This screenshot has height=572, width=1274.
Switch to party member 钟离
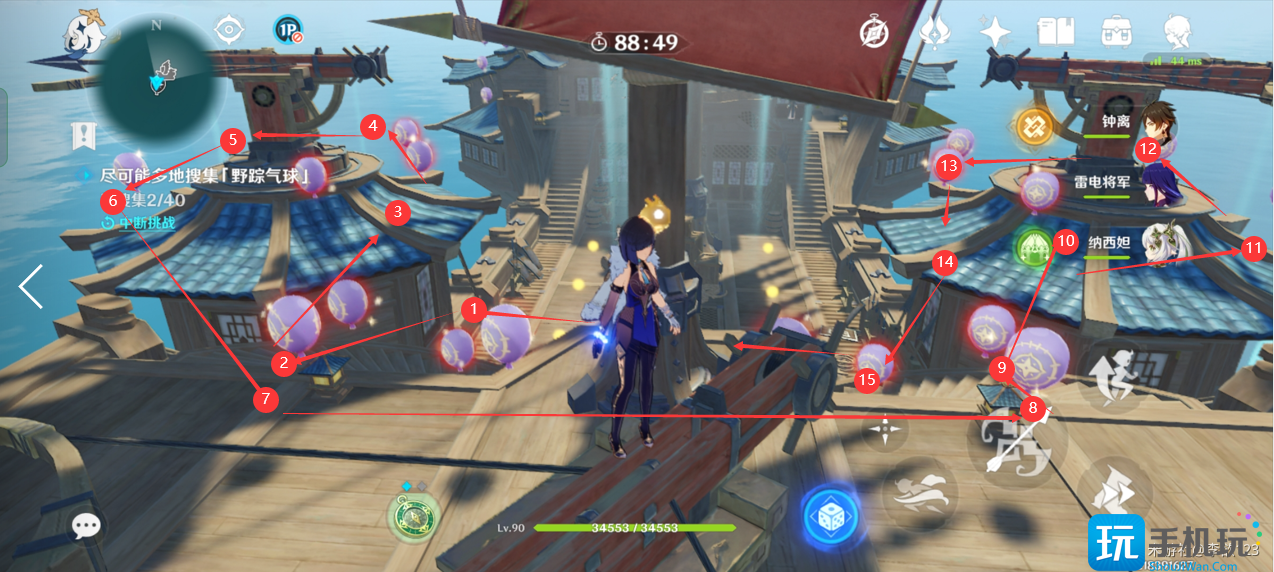click(1160, 122)
